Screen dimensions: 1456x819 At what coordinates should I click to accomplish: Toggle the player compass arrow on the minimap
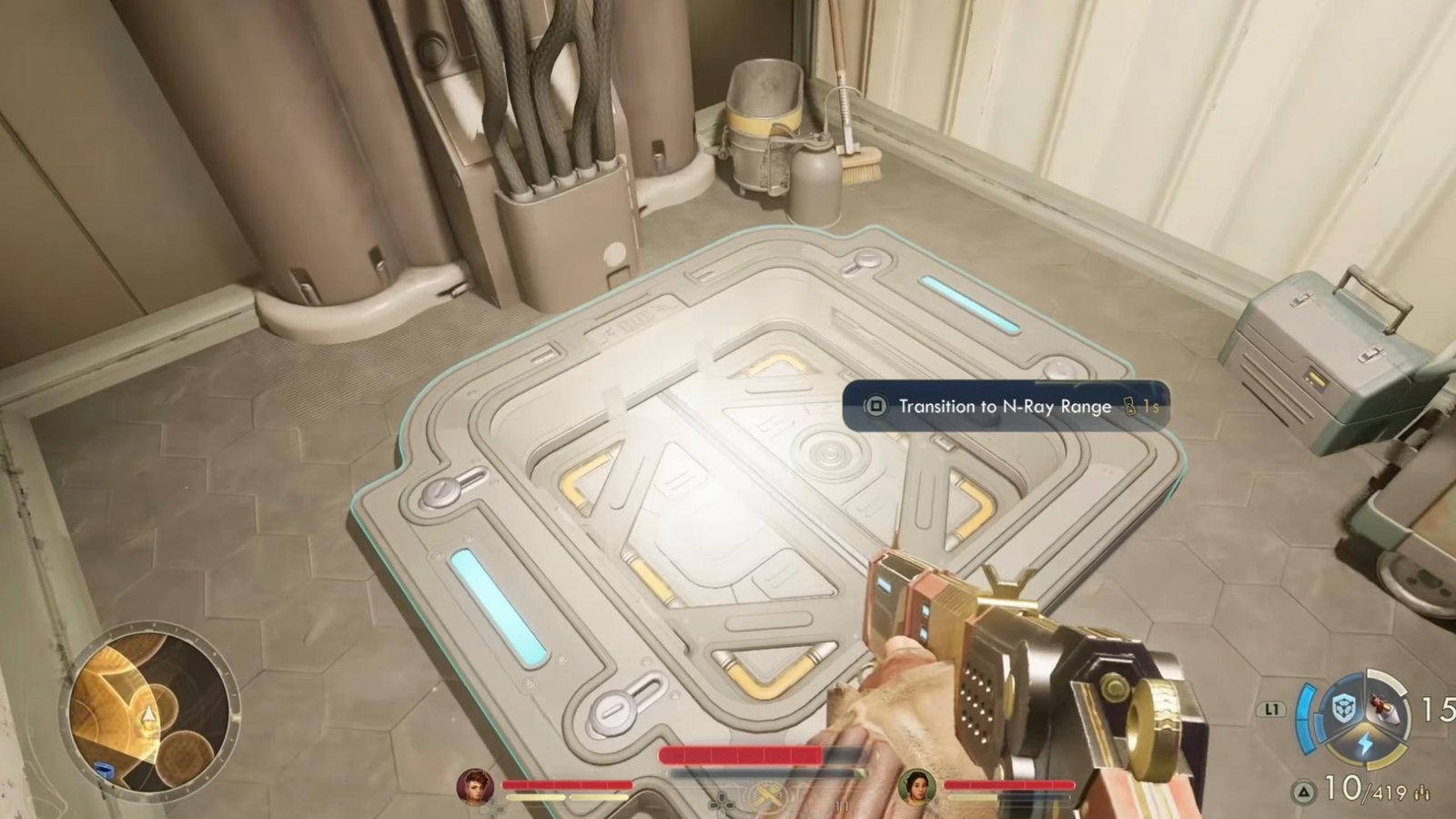click(x=148, y=714)
